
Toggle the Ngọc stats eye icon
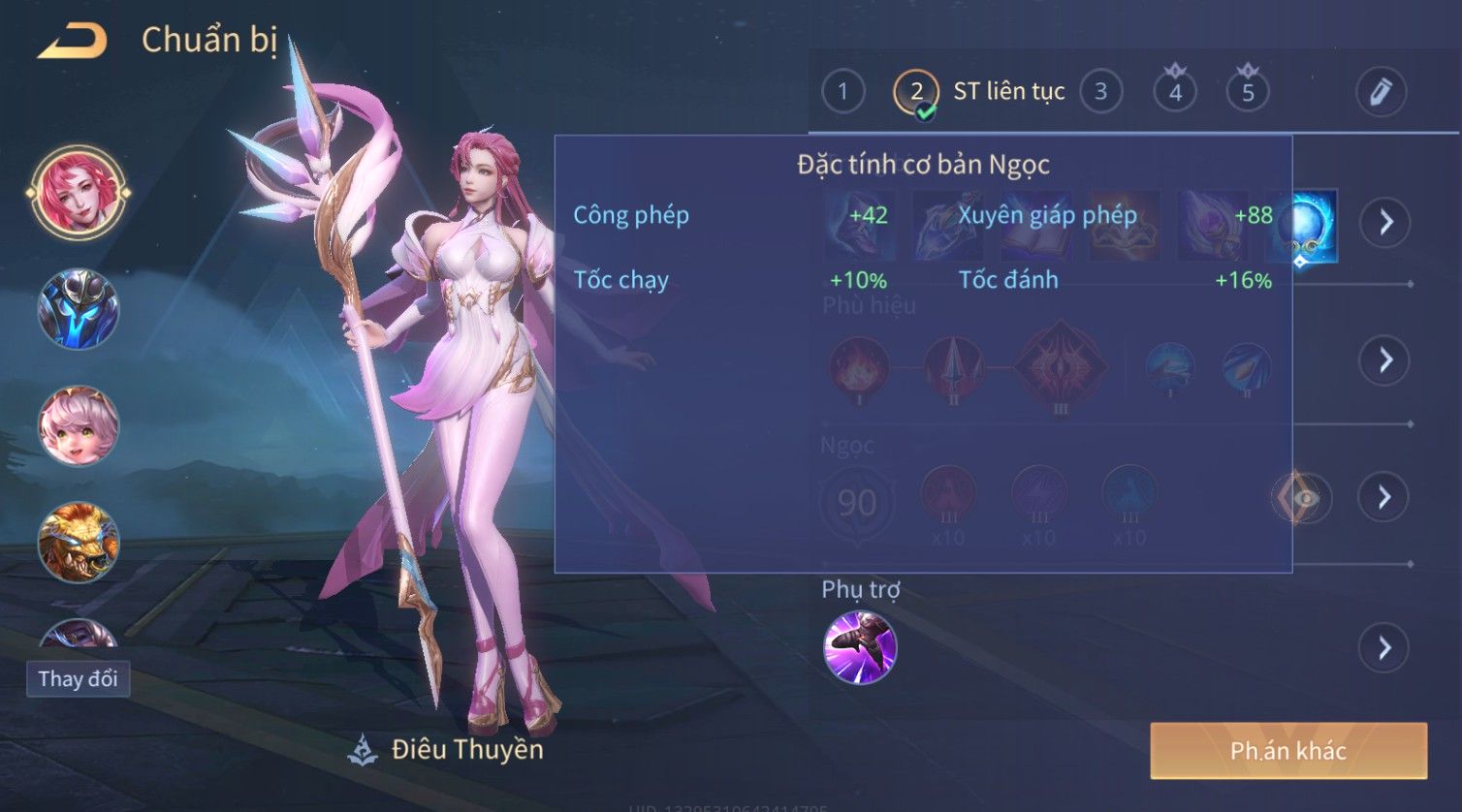point(1301,498)
